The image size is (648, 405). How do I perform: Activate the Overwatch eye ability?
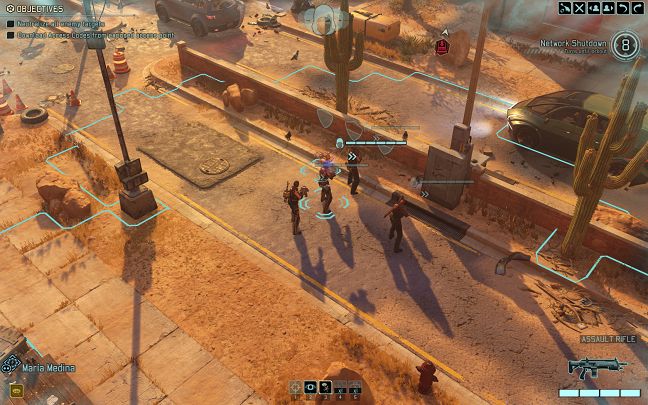pos(311,387)
